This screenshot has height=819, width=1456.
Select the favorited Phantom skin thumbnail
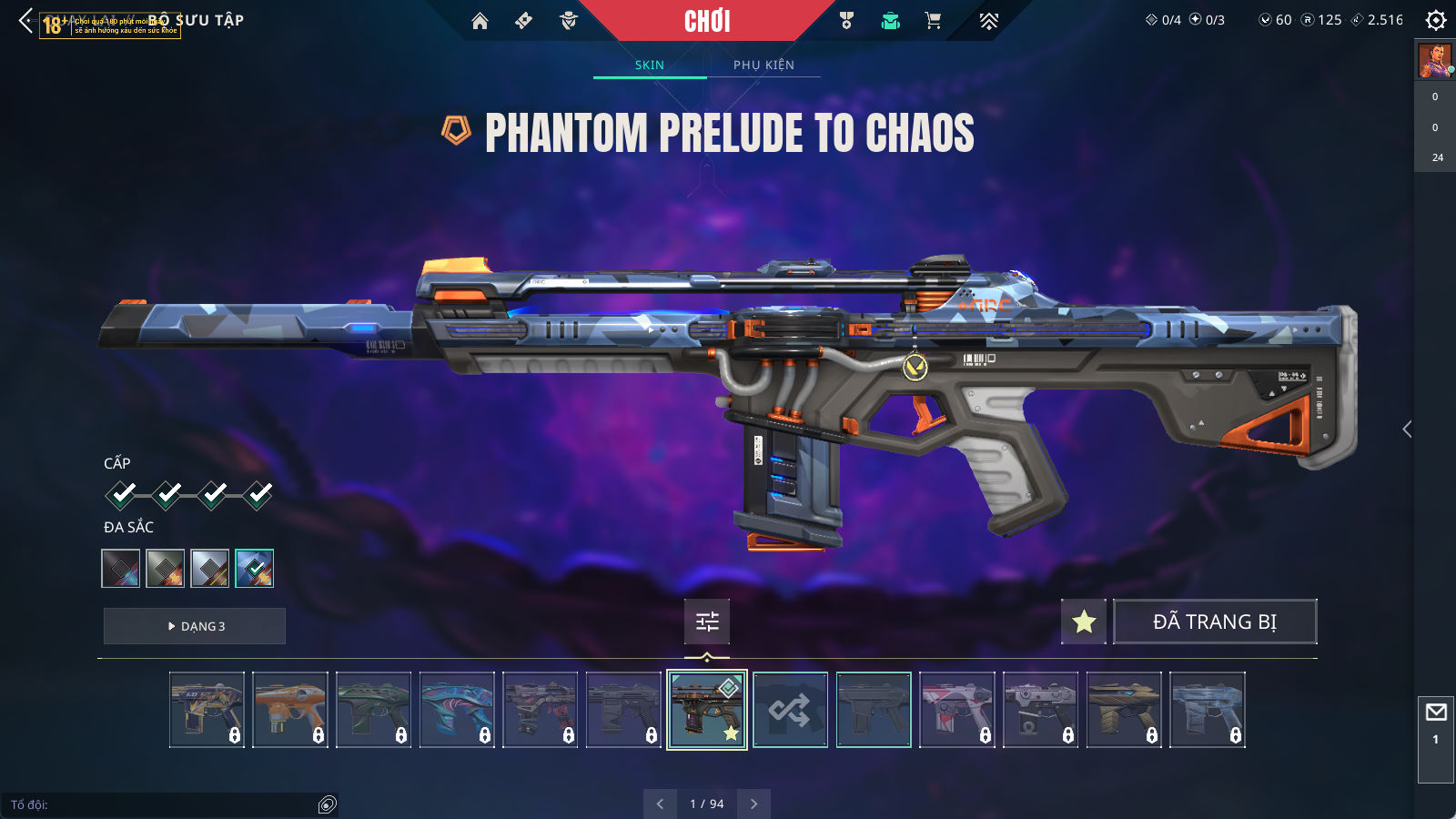pos(707,710)
